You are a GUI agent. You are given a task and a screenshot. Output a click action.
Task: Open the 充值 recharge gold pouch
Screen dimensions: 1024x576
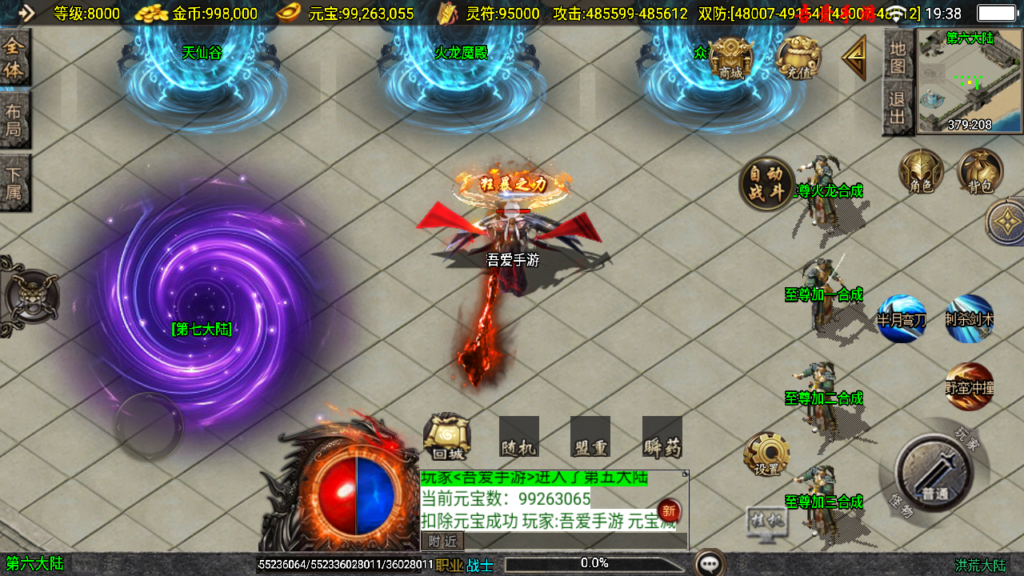tap(798, 58)
